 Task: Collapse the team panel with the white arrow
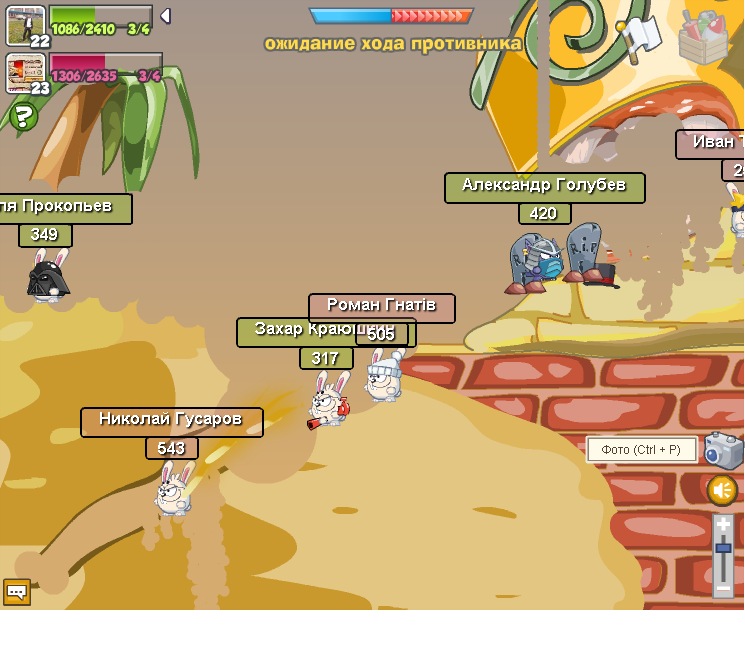(165, 16)
